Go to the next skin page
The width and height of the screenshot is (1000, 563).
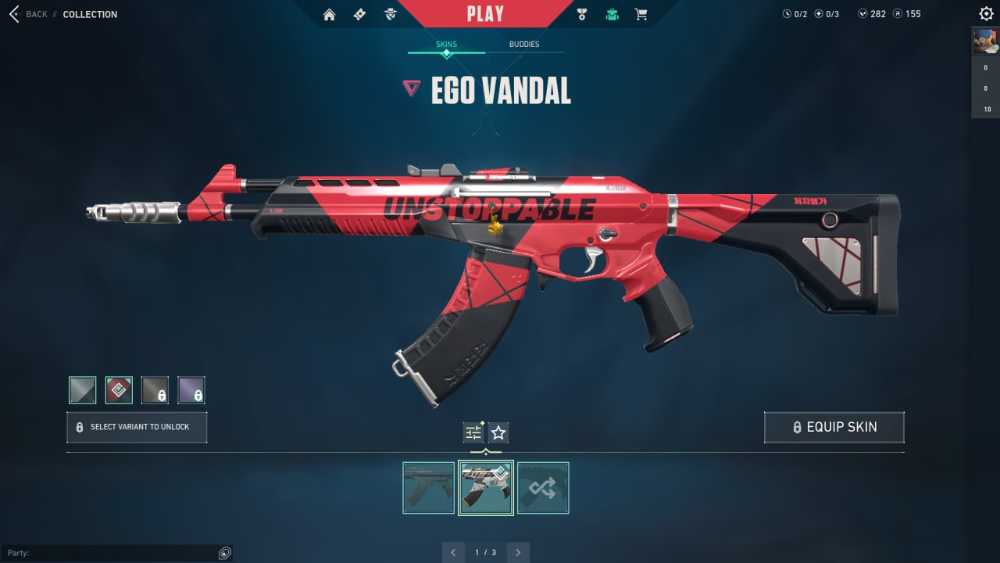518,552
